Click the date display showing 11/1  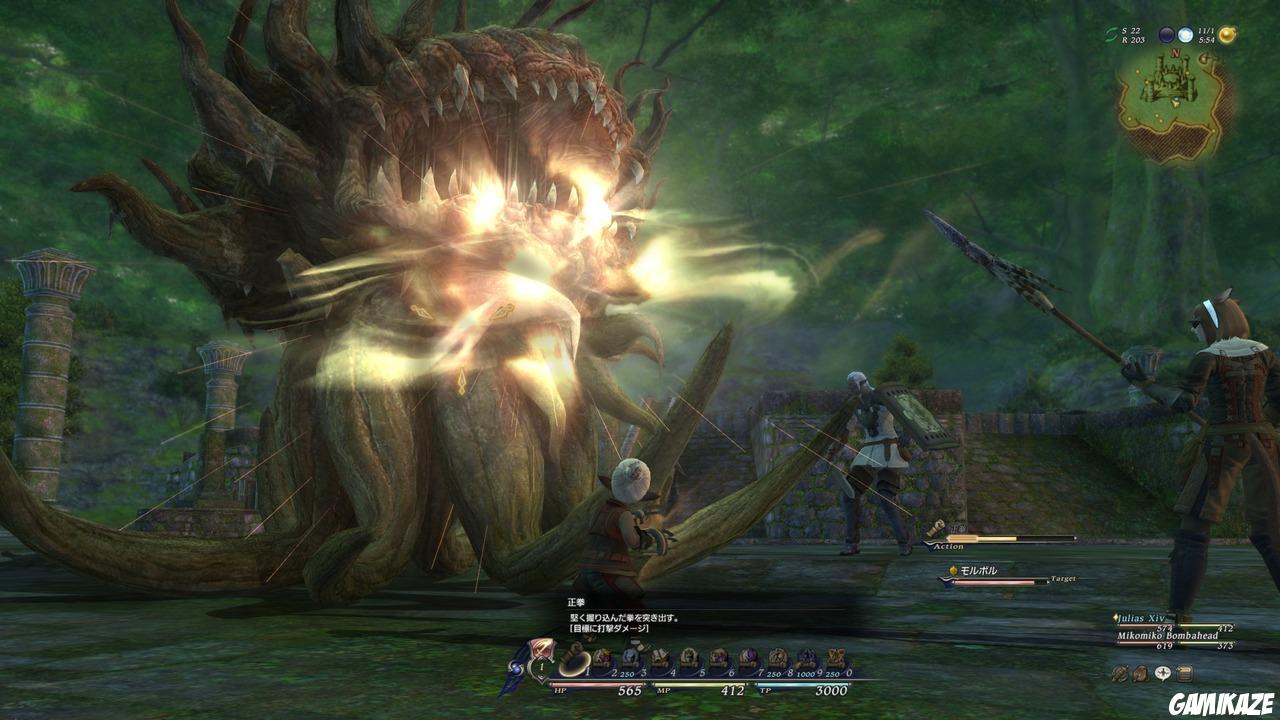[1206, 30]
